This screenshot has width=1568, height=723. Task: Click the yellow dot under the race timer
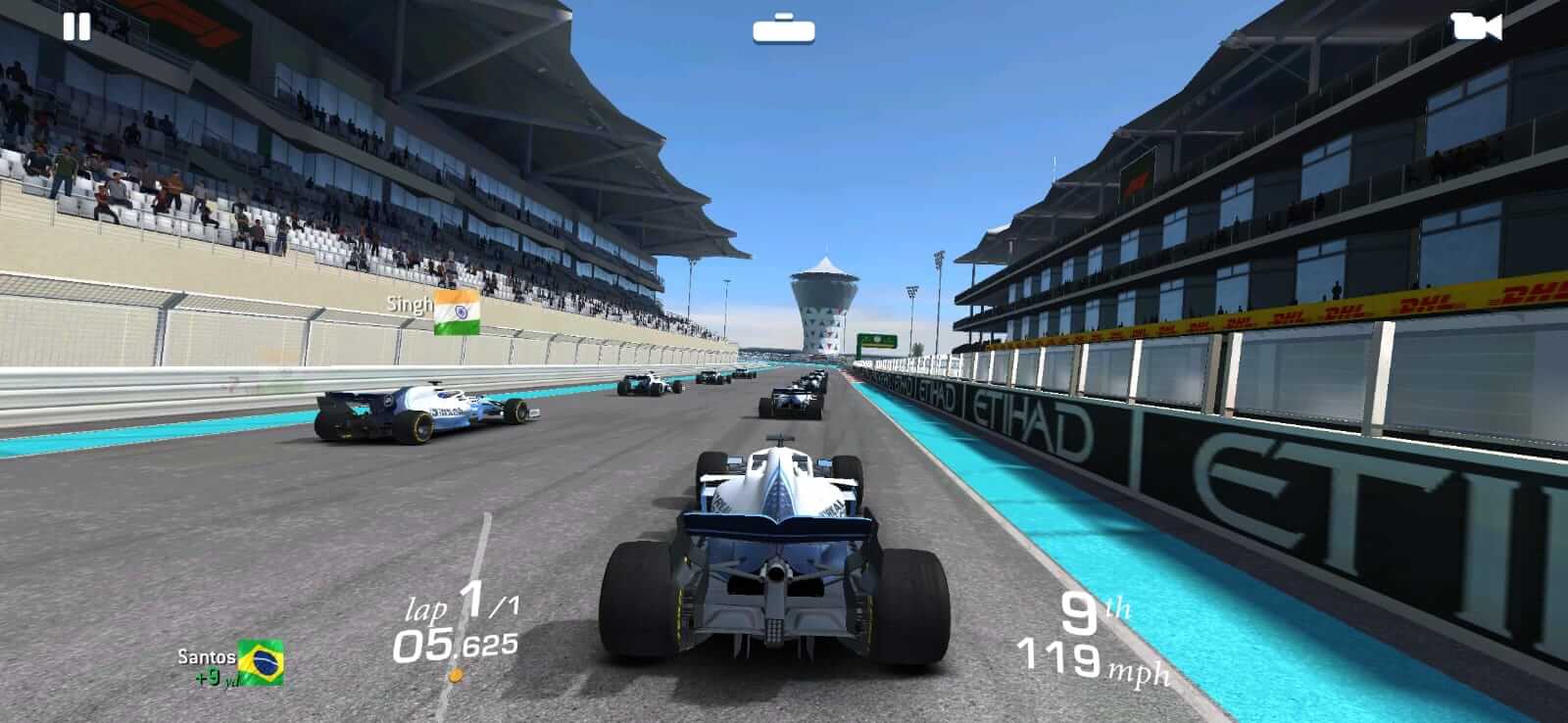(457, 673)
